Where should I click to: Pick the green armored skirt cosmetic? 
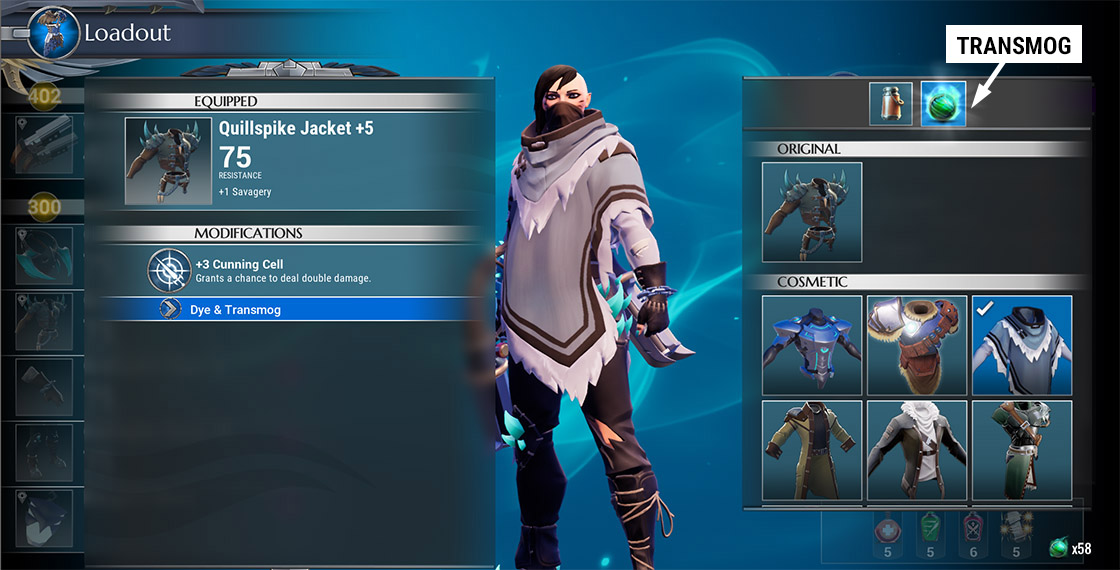click(x=1022, y=450)
